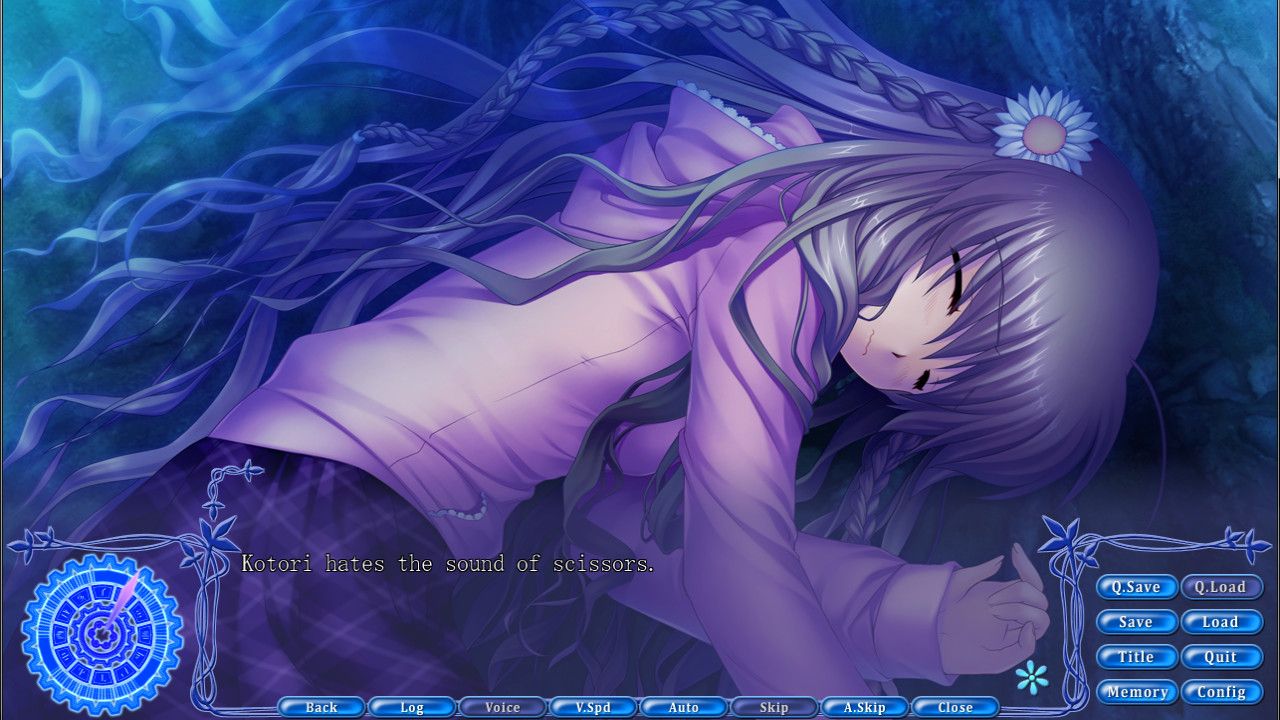1280x720 pixels.
Task: Open the Save screen
Action: [1136, 622]
